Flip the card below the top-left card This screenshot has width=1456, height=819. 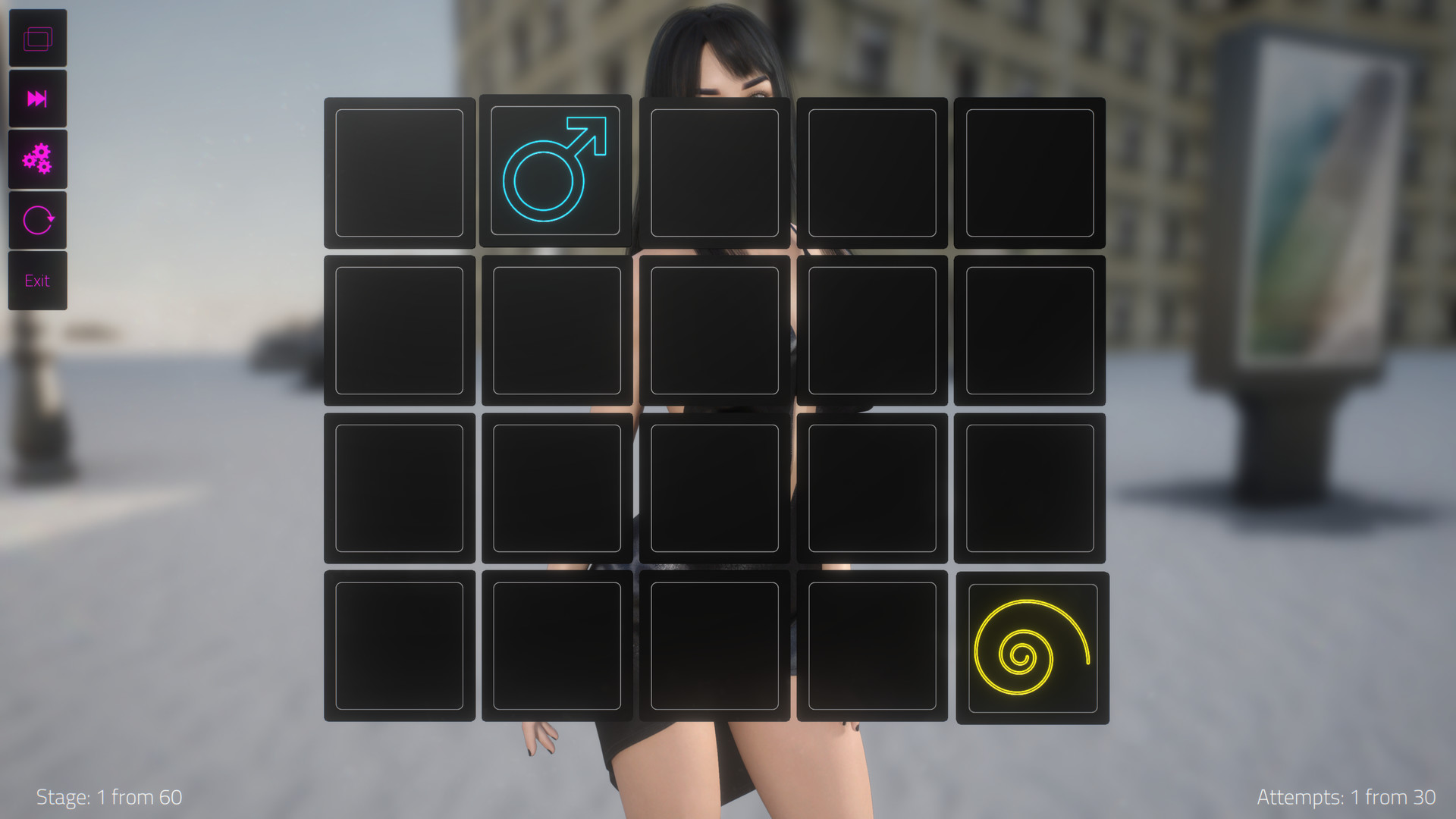pos(400,331)
